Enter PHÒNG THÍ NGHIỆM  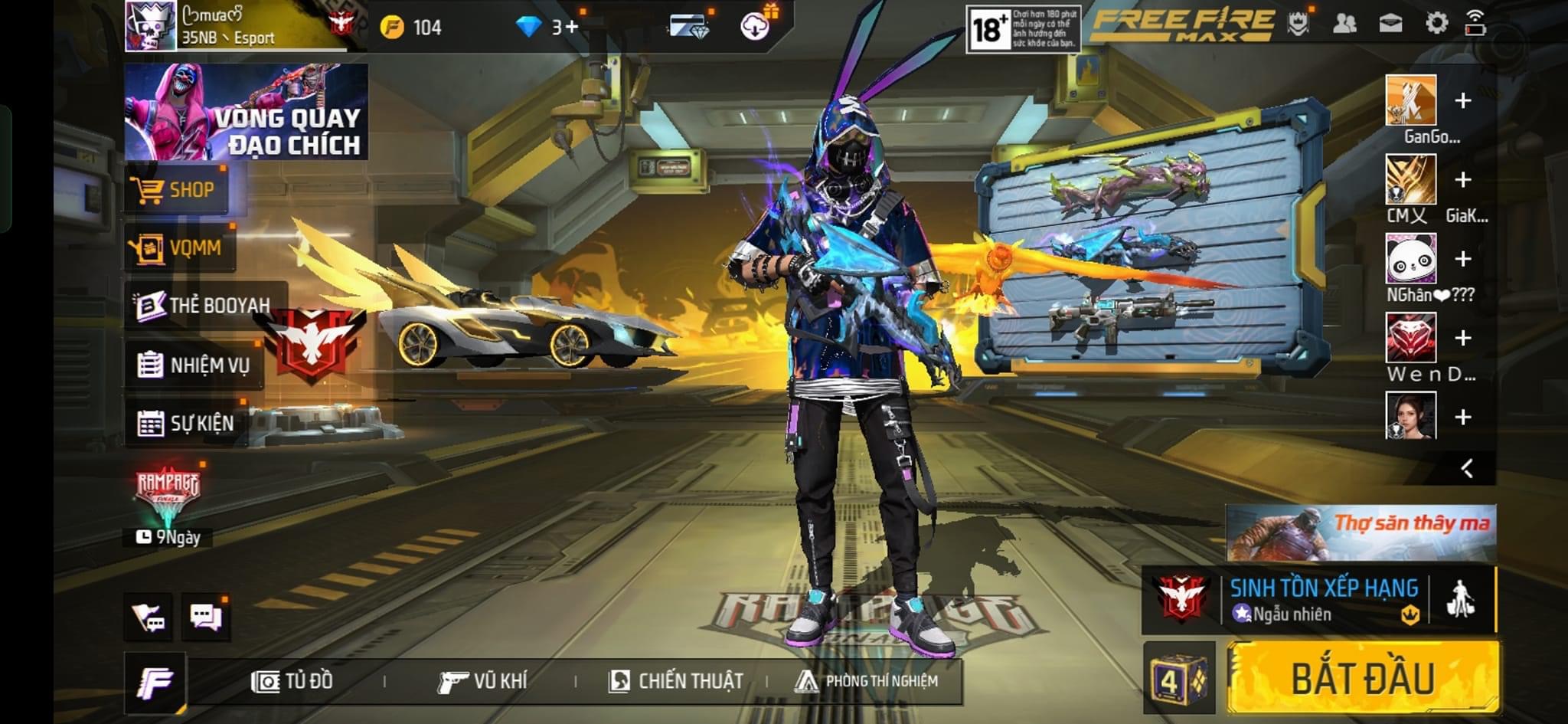tap(867, 681)
